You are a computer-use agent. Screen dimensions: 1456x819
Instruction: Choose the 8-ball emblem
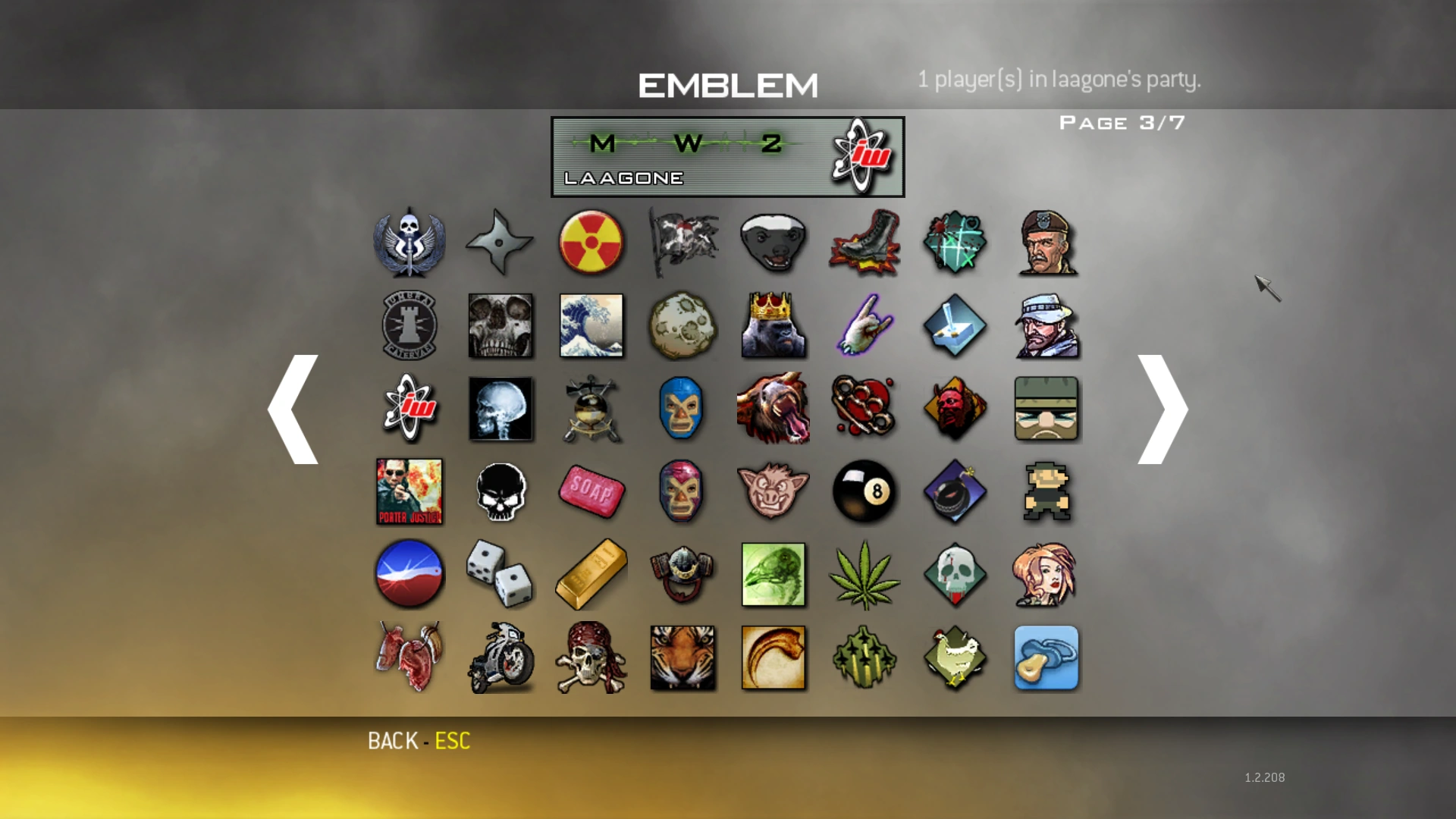click(x=864, y=491)
